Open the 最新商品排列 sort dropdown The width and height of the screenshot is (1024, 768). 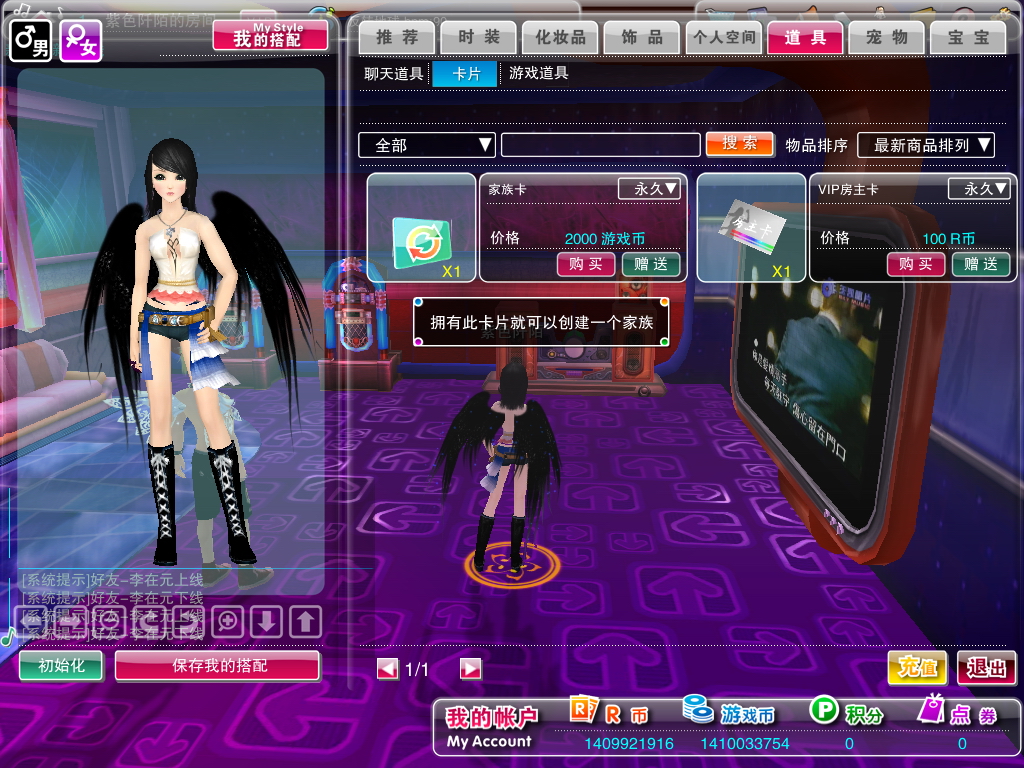coord(925,145)
